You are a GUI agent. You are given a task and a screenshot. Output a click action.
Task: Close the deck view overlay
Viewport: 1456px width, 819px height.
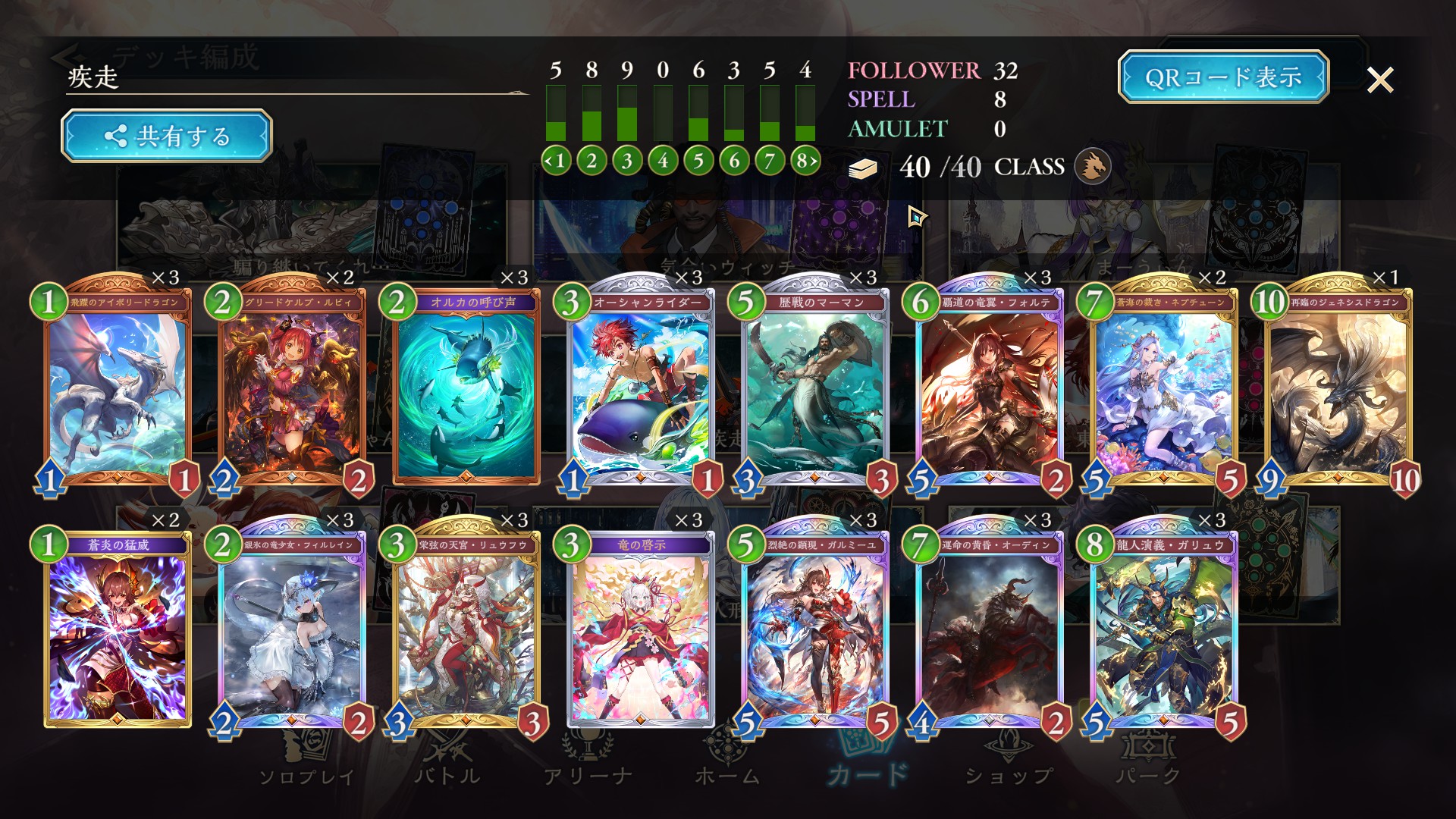click(x=1379, y=80)
